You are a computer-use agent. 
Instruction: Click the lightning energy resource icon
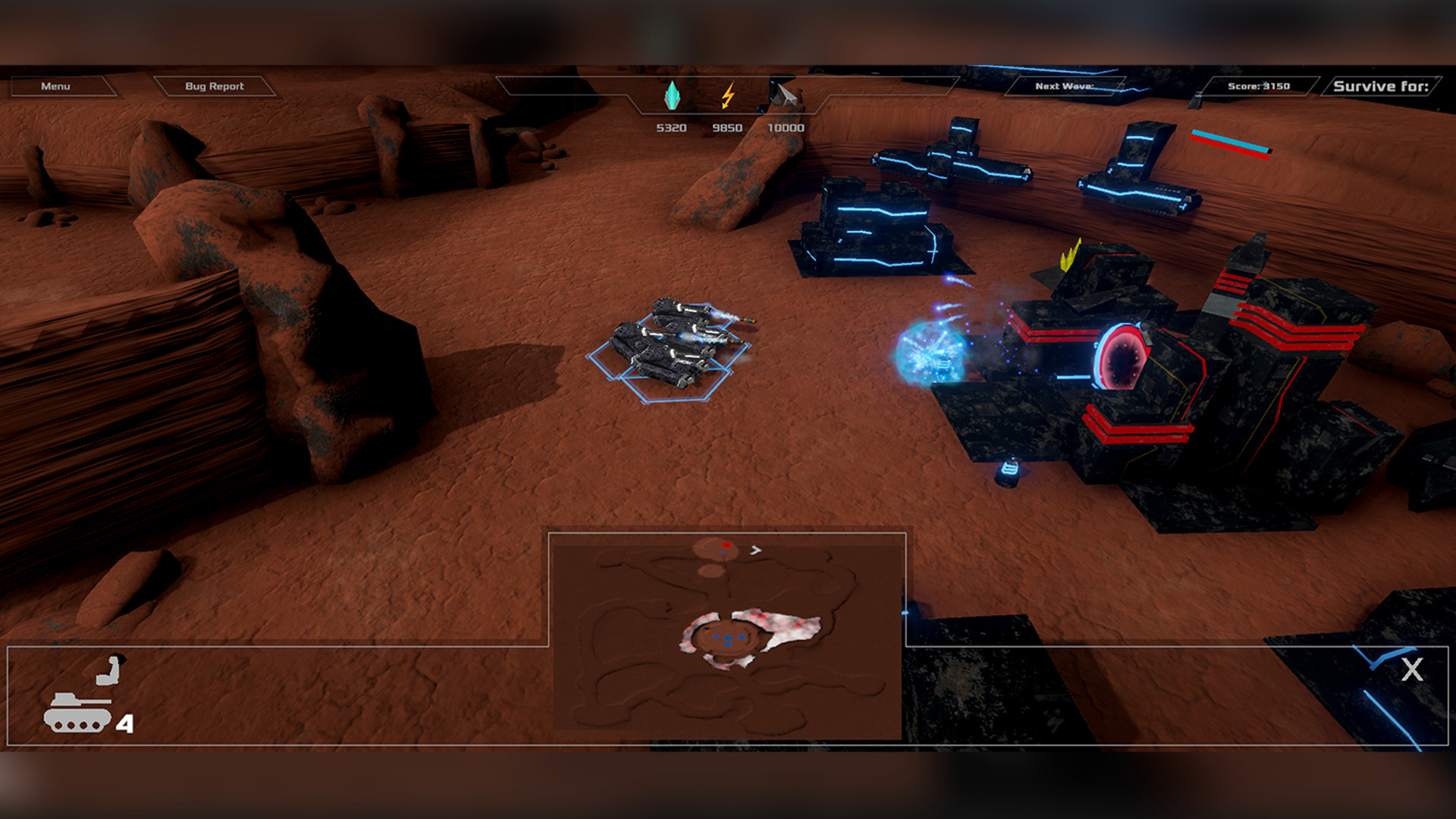[x=728, y=94]
